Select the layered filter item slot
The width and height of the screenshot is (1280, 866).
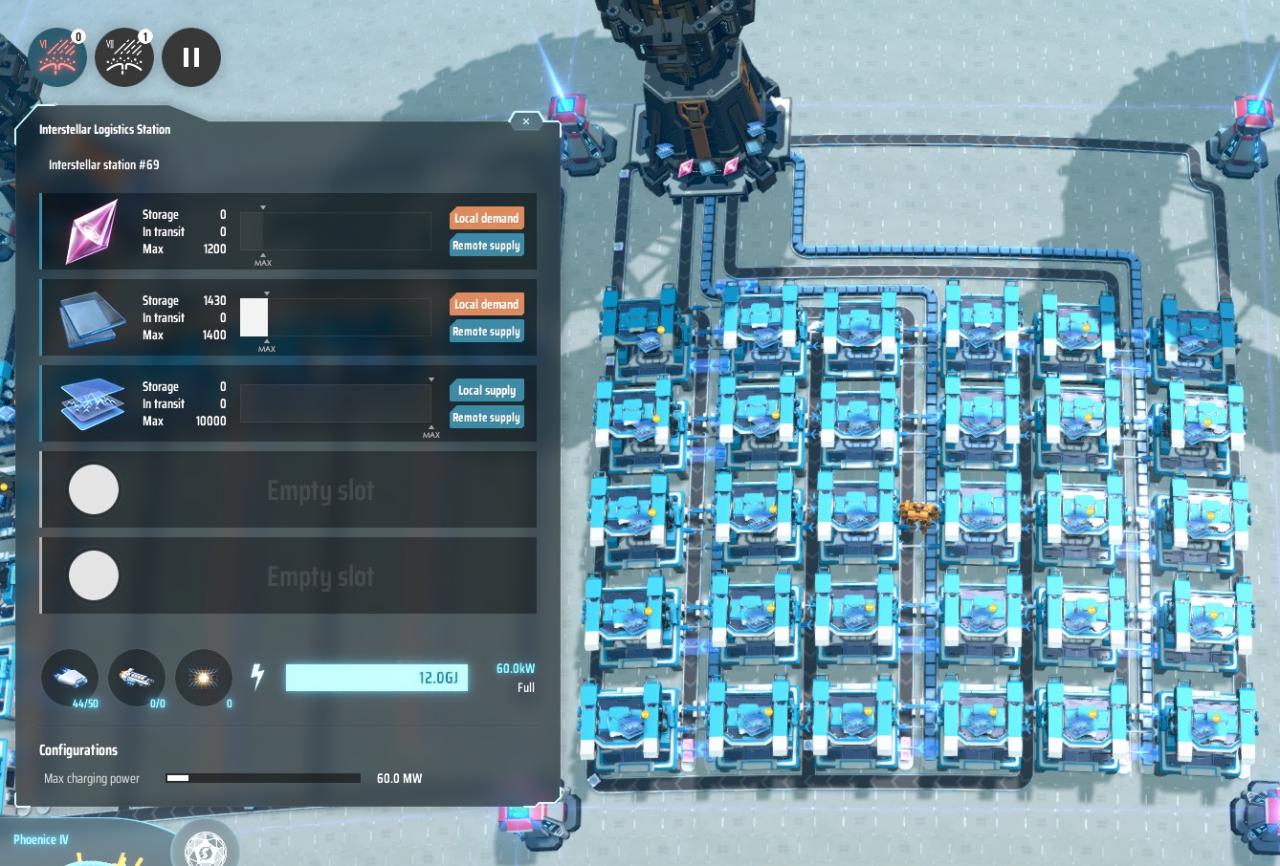click(92, 403)
